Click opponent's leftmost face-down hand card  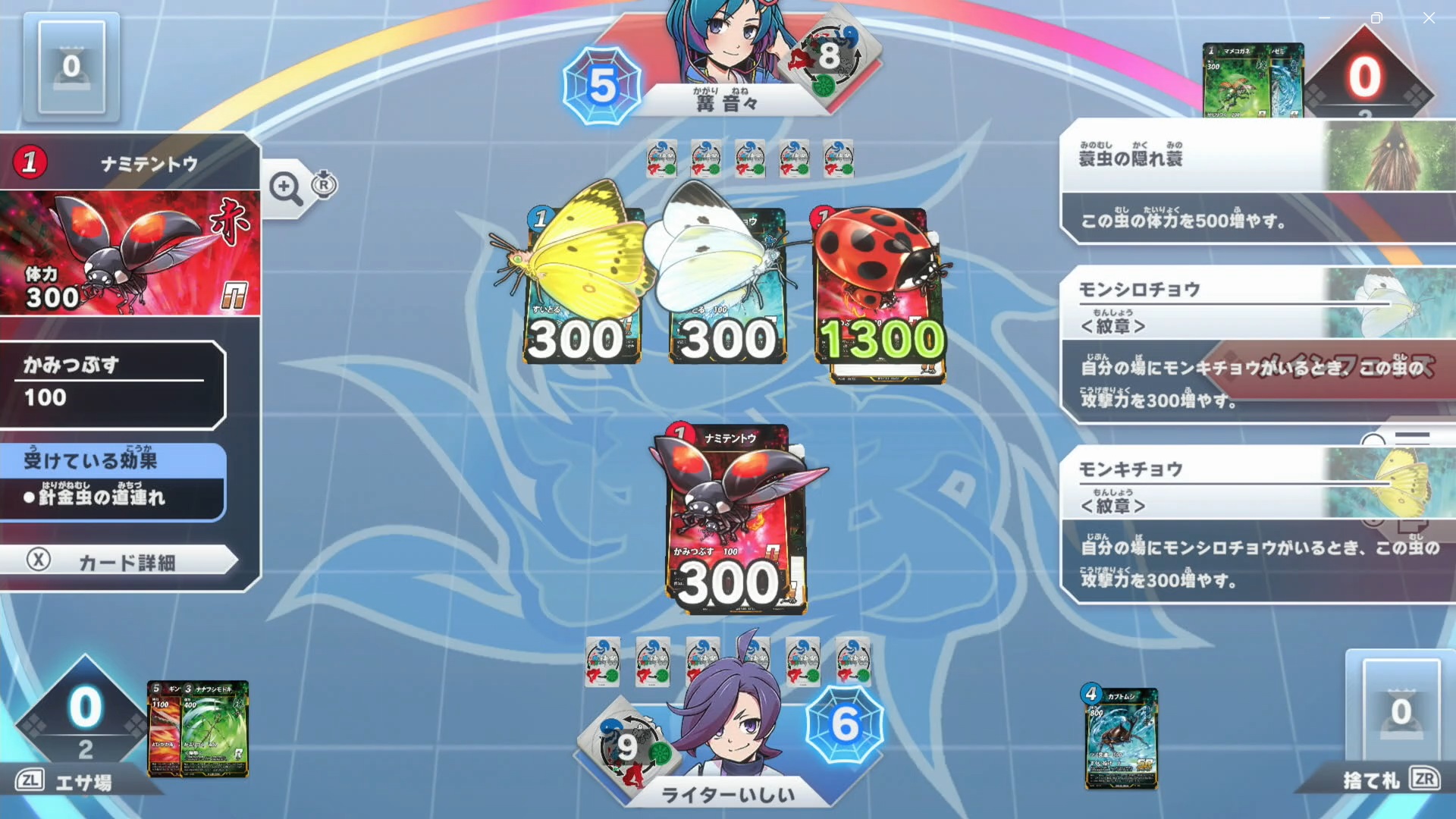pos(661,159)
